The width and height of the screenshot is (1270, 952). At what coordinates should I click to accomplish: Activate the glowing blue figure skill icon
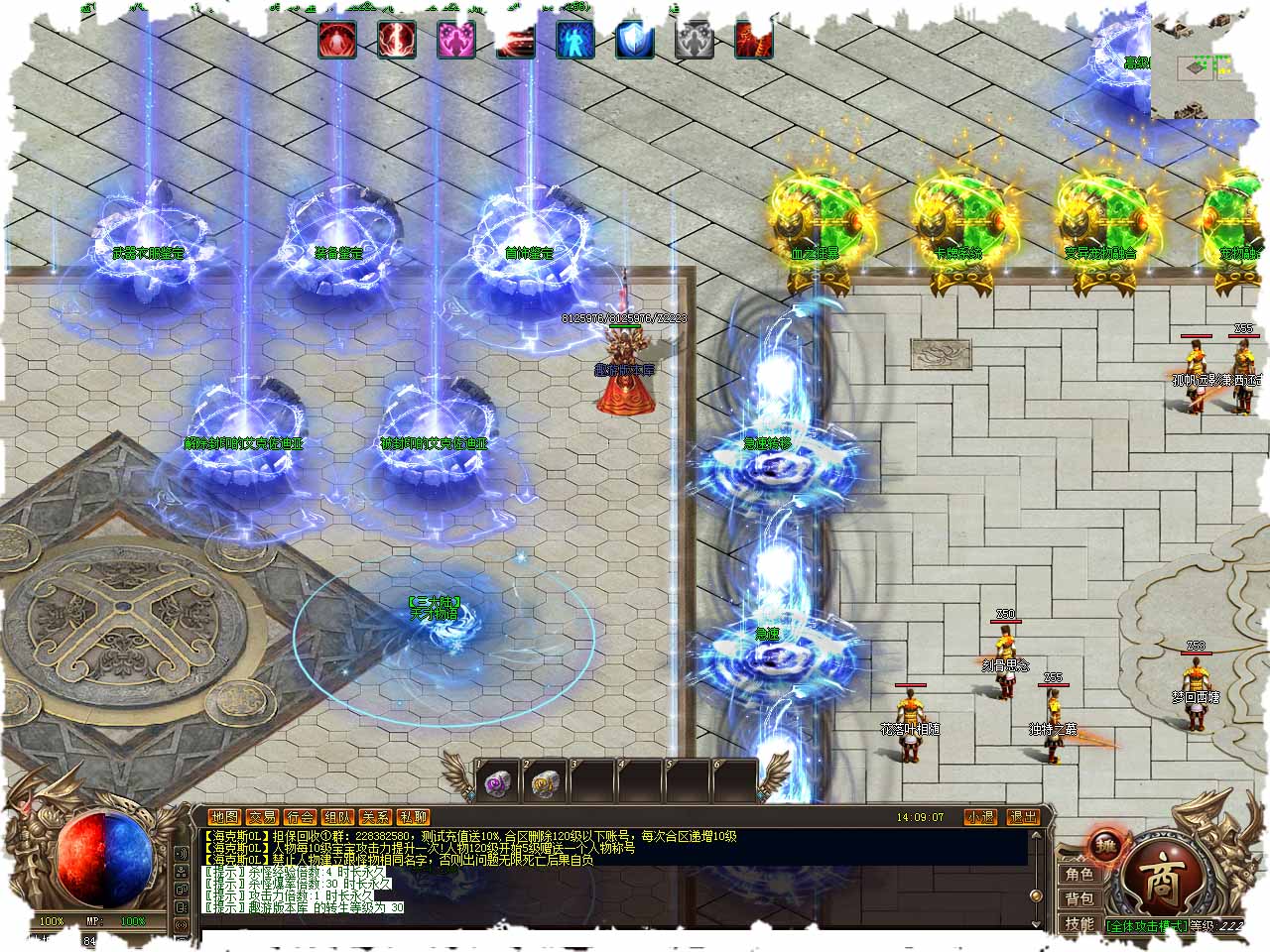pyautogui.click(x=575, y=40)
